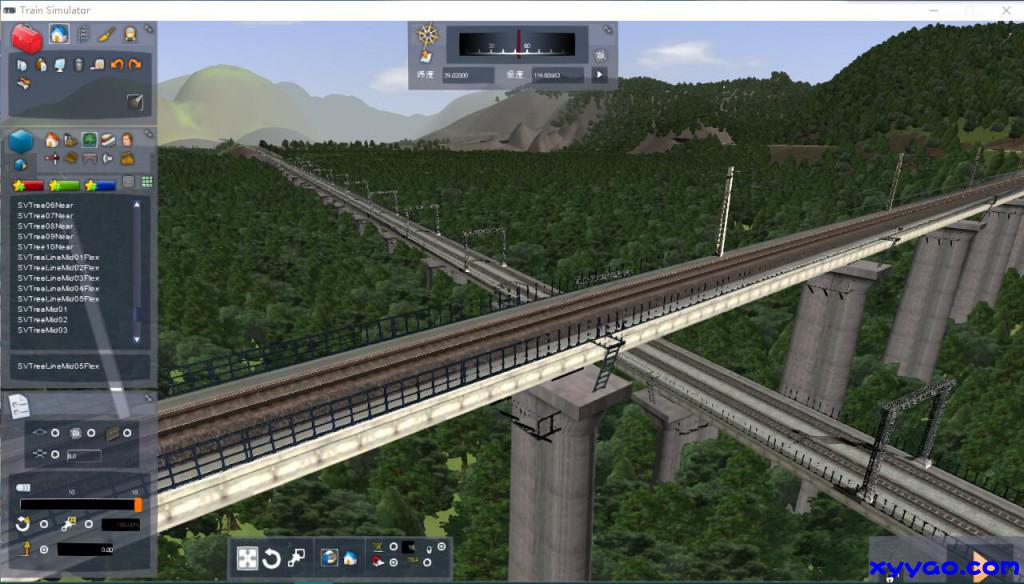Click the compass rose icon
The width and height of the screenshot is (1024, 584).
pyautogui.click(x=429, y=35)
